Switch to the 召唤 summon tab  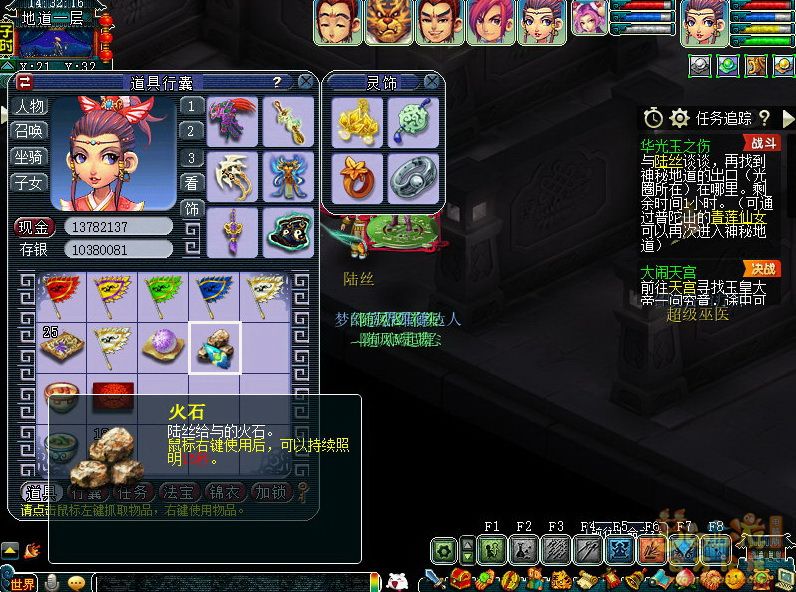(29, 132)
